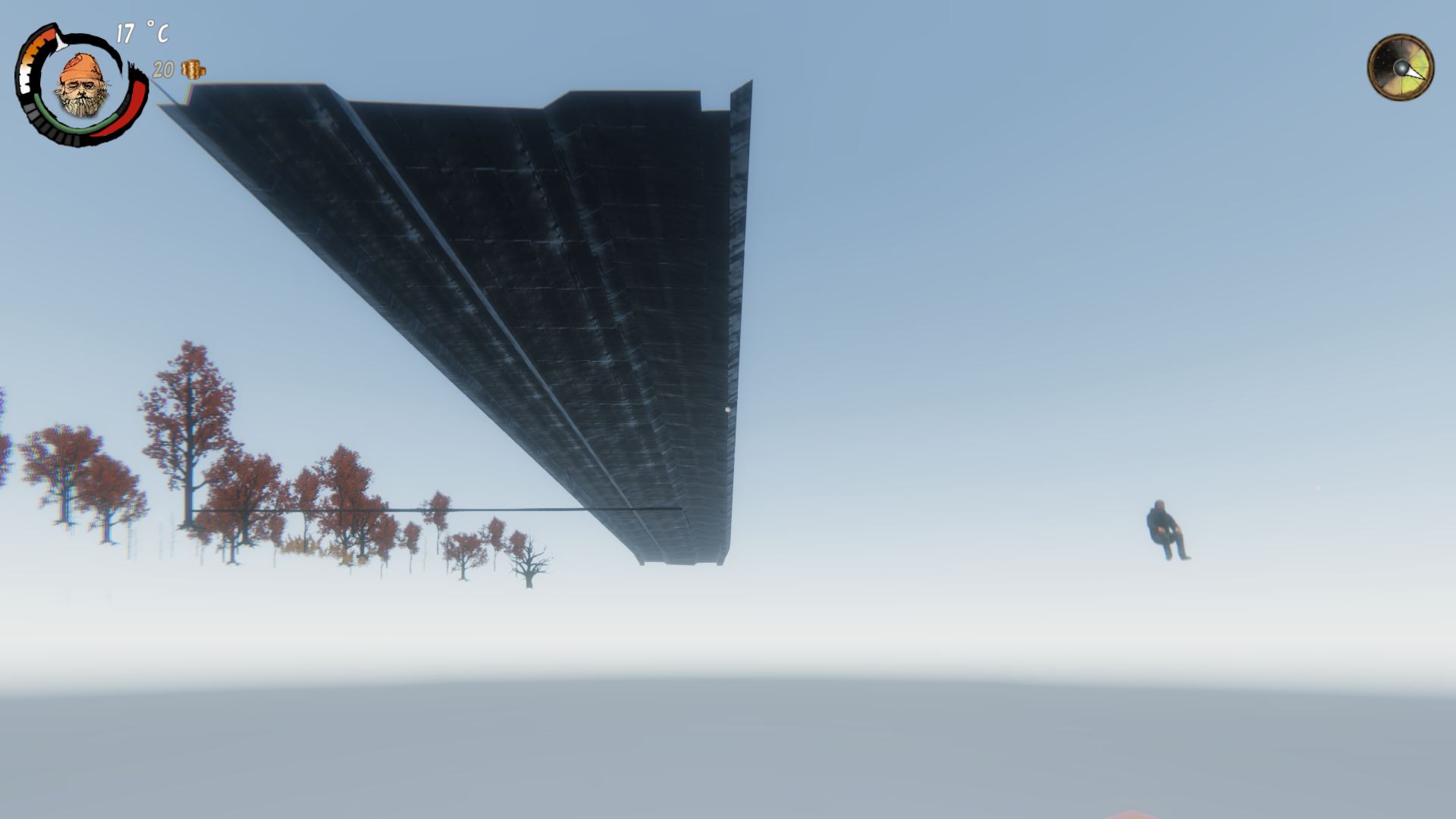
Task: Click the white compass needle
Action: (x=1415, y=72)
